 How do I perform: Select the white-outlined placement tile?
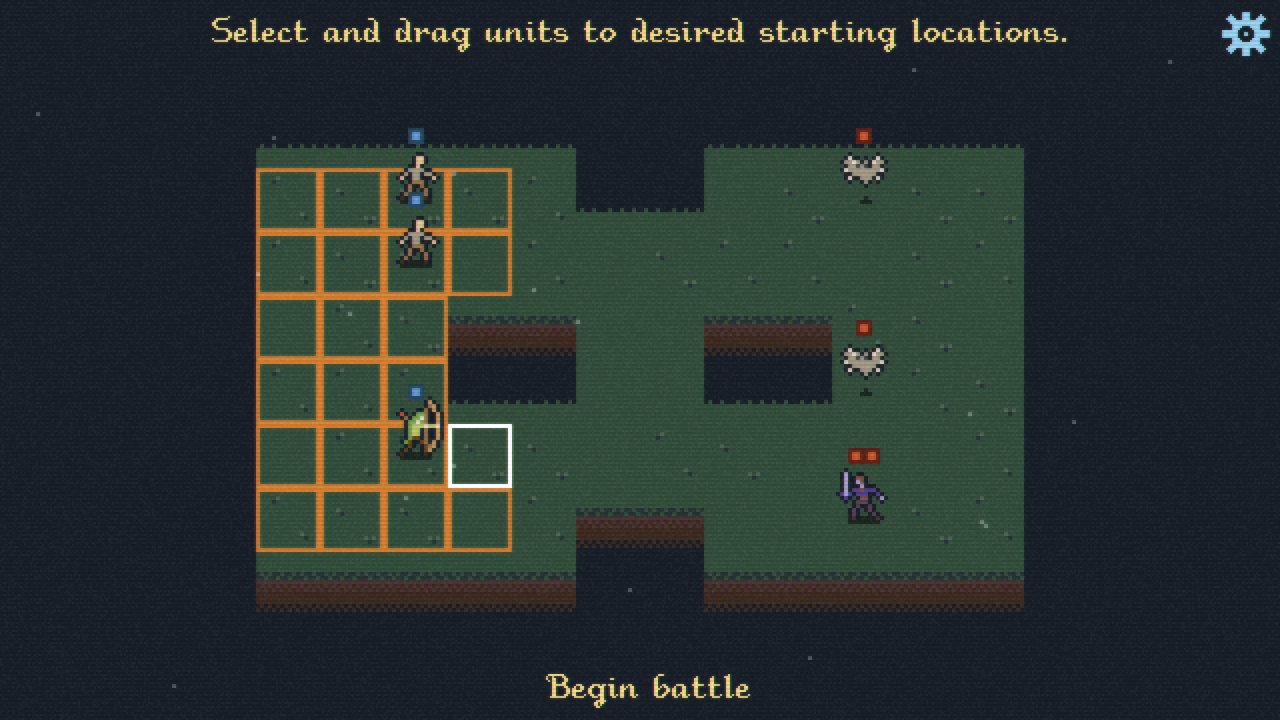tap(480, 456)
